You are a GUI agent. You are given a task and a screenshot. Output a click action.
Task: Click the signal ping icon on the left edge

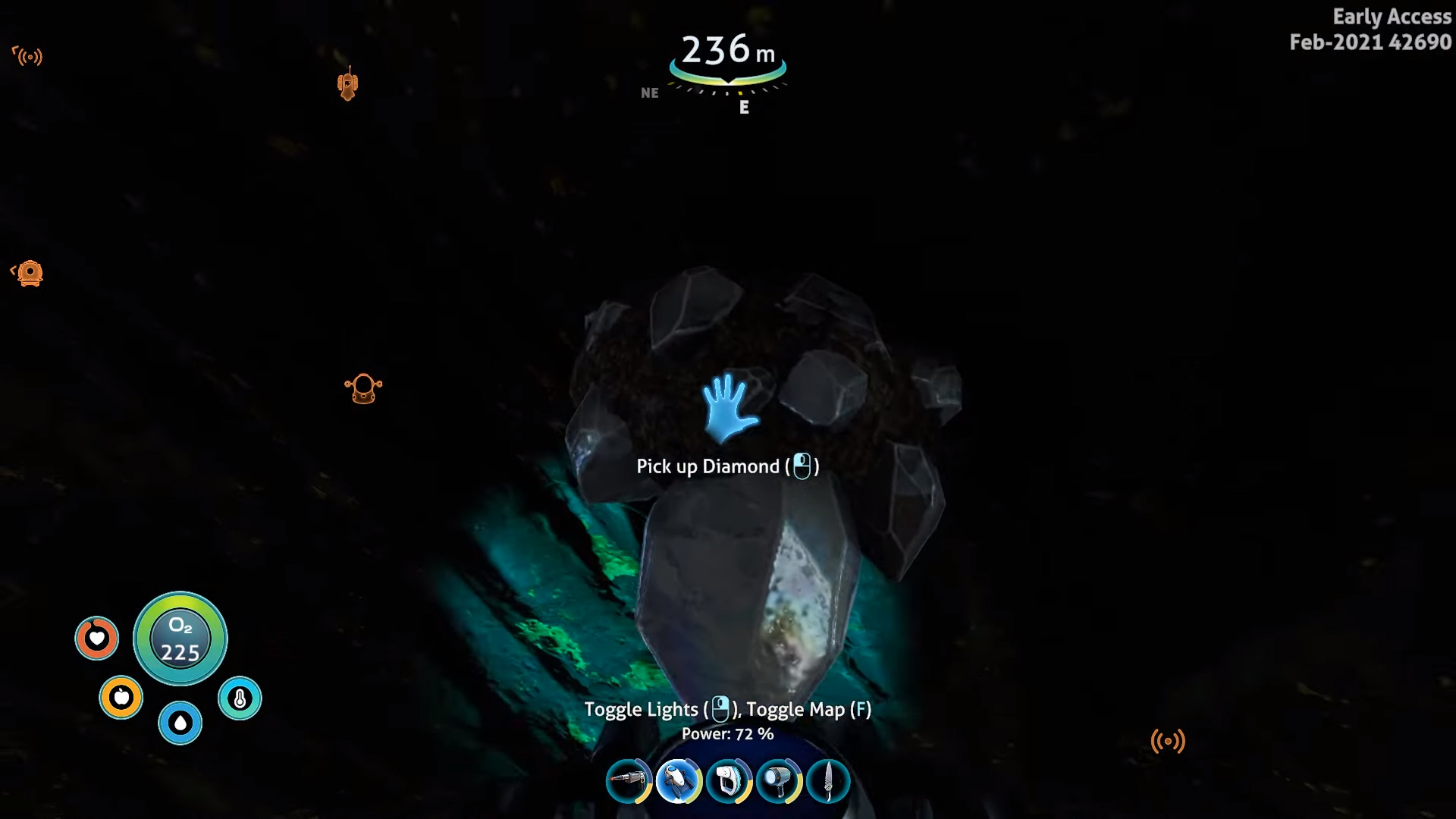[29, 57]
